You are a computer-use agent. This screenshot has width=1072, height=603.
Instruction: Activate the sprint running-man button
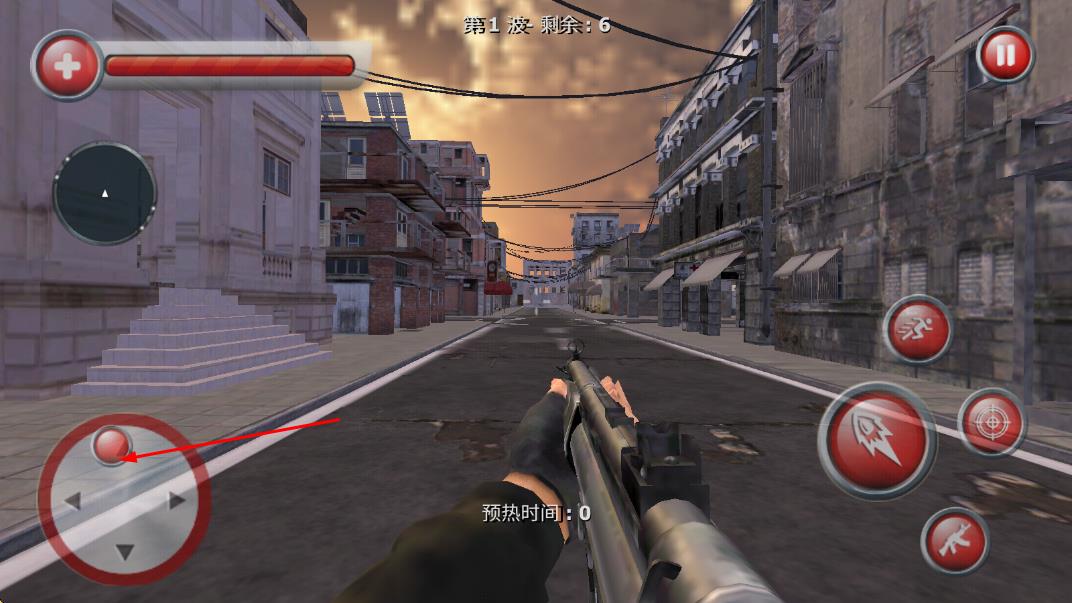[917, 329]
